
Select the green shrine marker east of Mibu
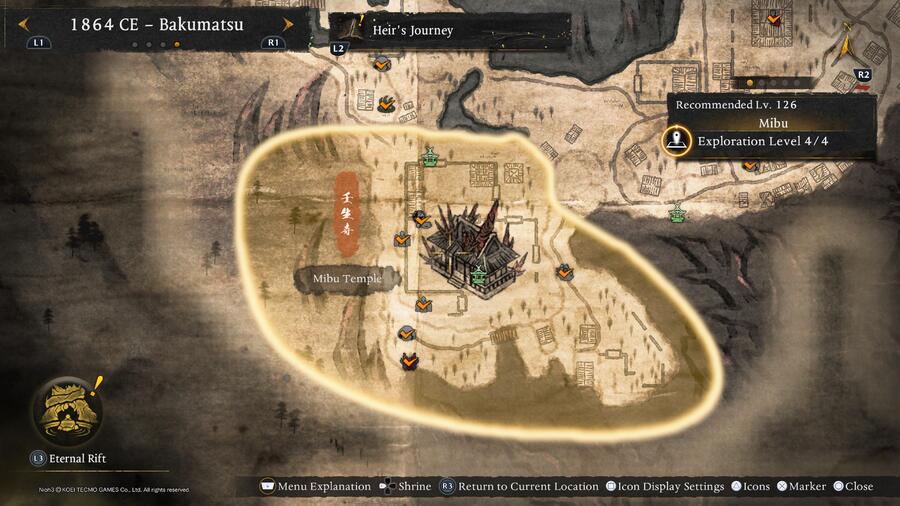click(x=679, y=211)
